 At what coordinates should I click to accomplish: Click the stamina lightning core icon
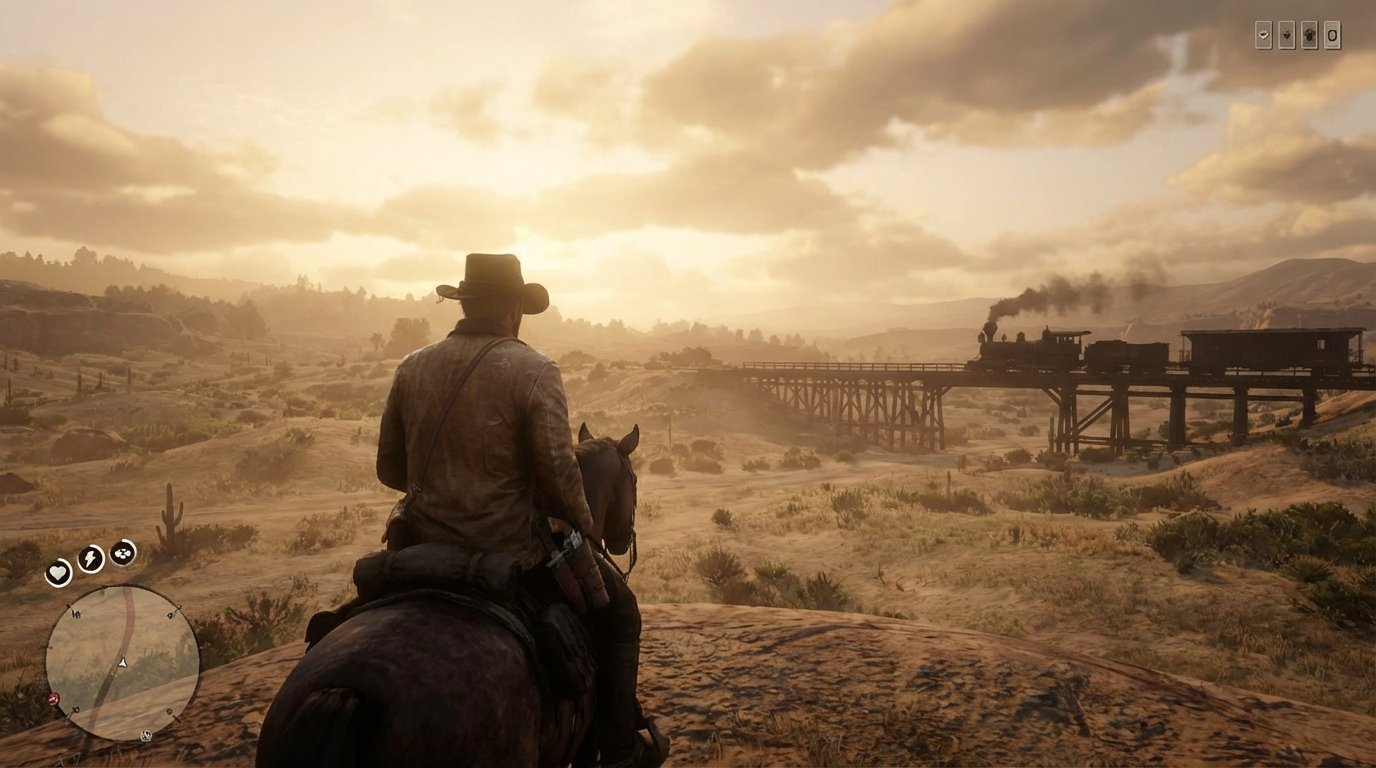(x=90, y=559)
